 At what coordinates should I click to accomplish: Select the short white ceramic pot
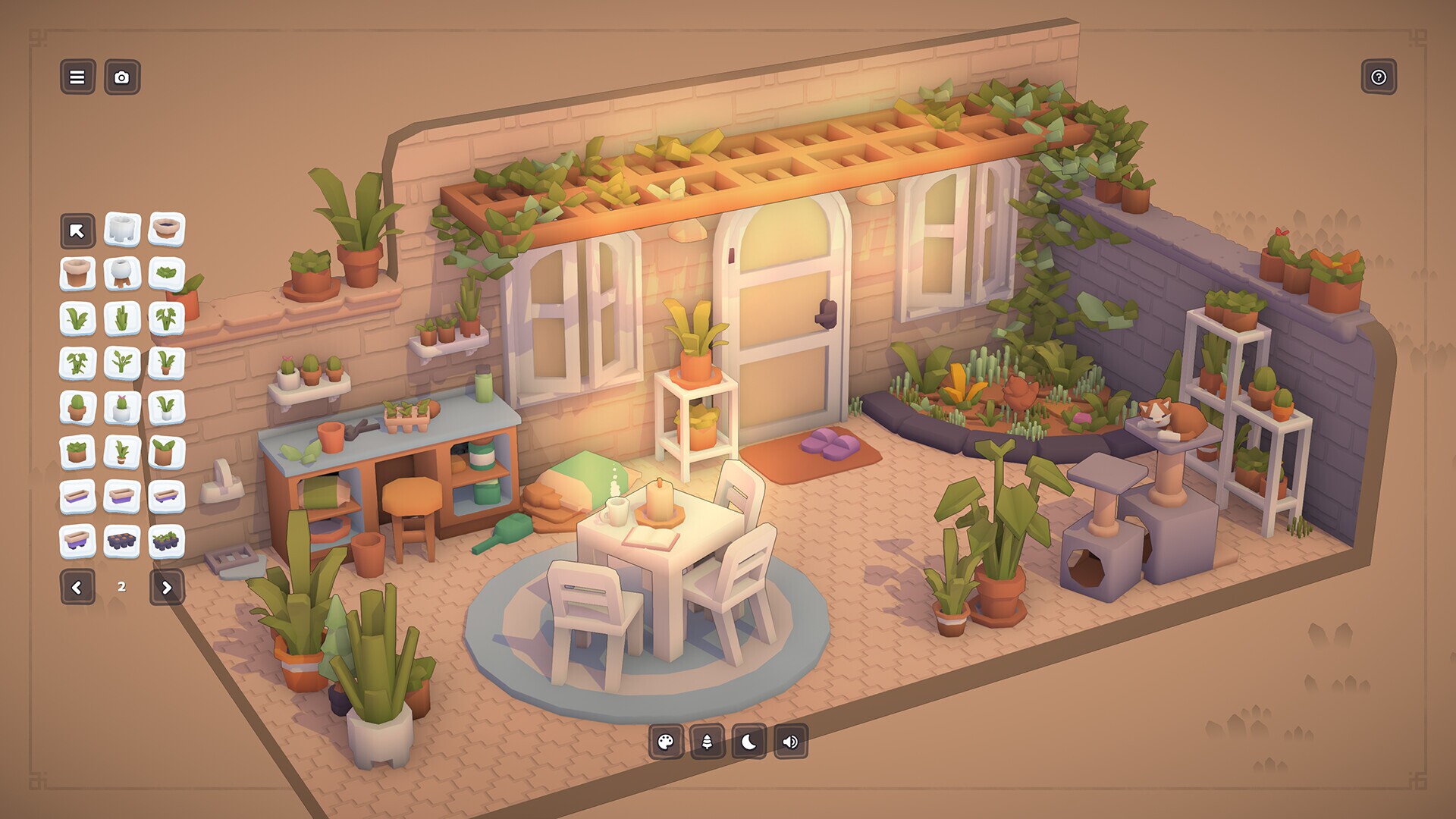[121, 228]
